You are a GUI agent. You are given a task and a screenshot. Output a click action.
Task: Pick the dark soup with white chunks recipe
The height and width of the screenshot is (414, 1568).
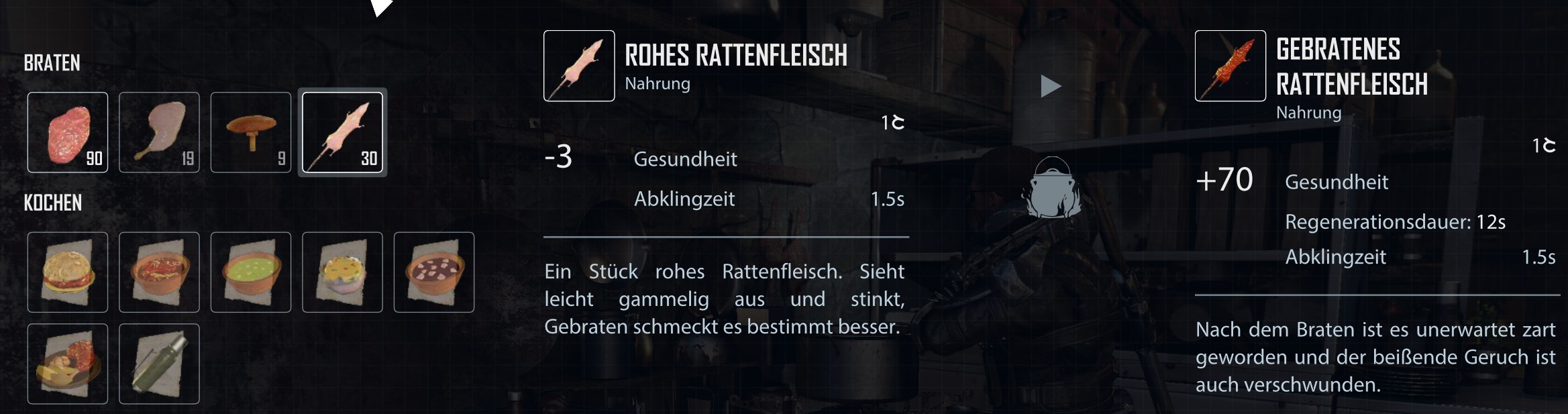point(434,272)
